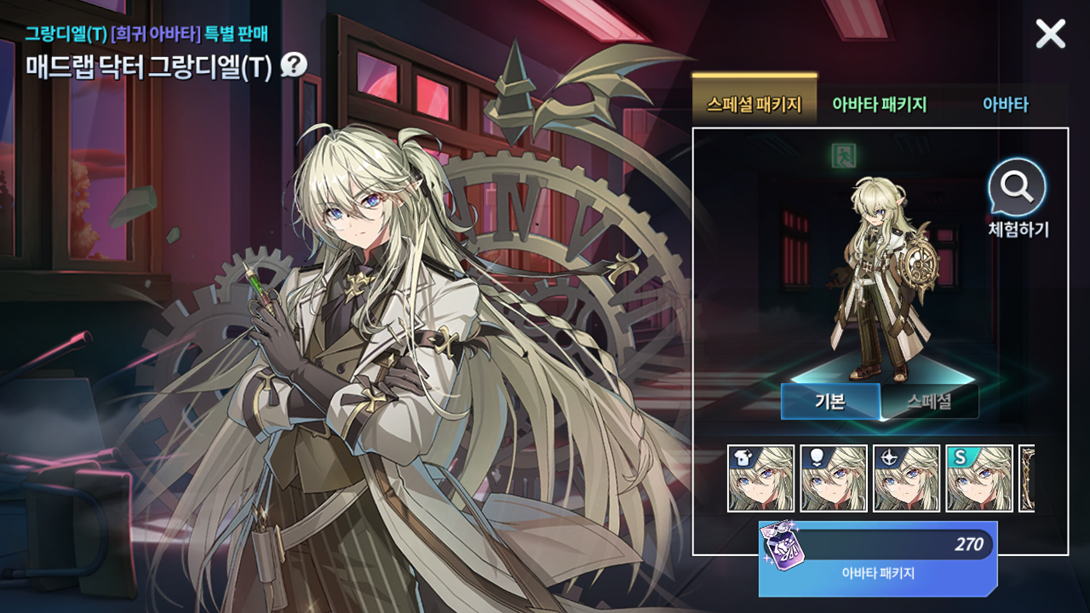
Task: Select the thumbnail marked with S
Action: tap(979, 479)
